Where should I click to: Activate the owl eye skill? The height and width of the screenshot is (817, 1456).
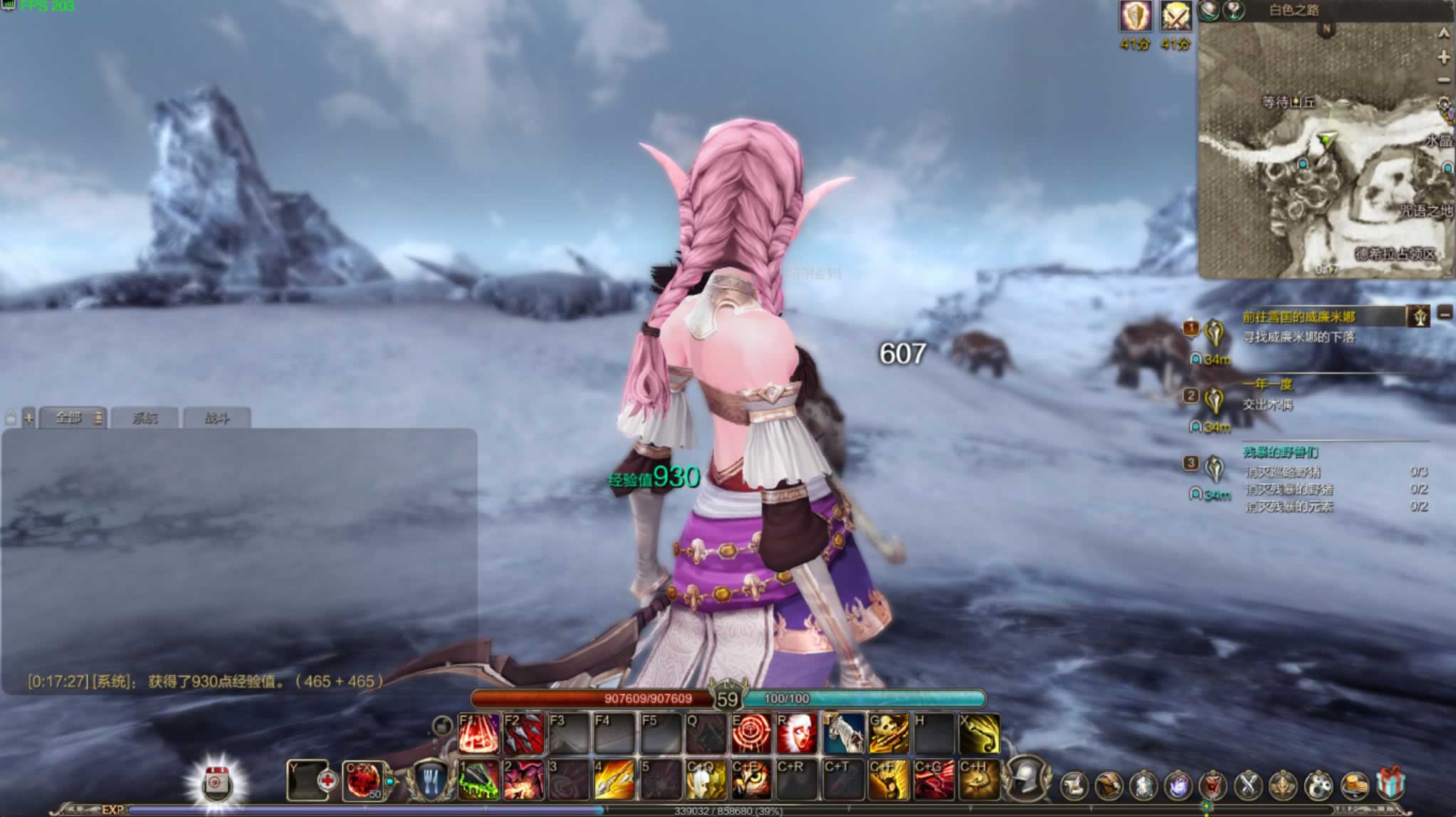pos(751,780)
